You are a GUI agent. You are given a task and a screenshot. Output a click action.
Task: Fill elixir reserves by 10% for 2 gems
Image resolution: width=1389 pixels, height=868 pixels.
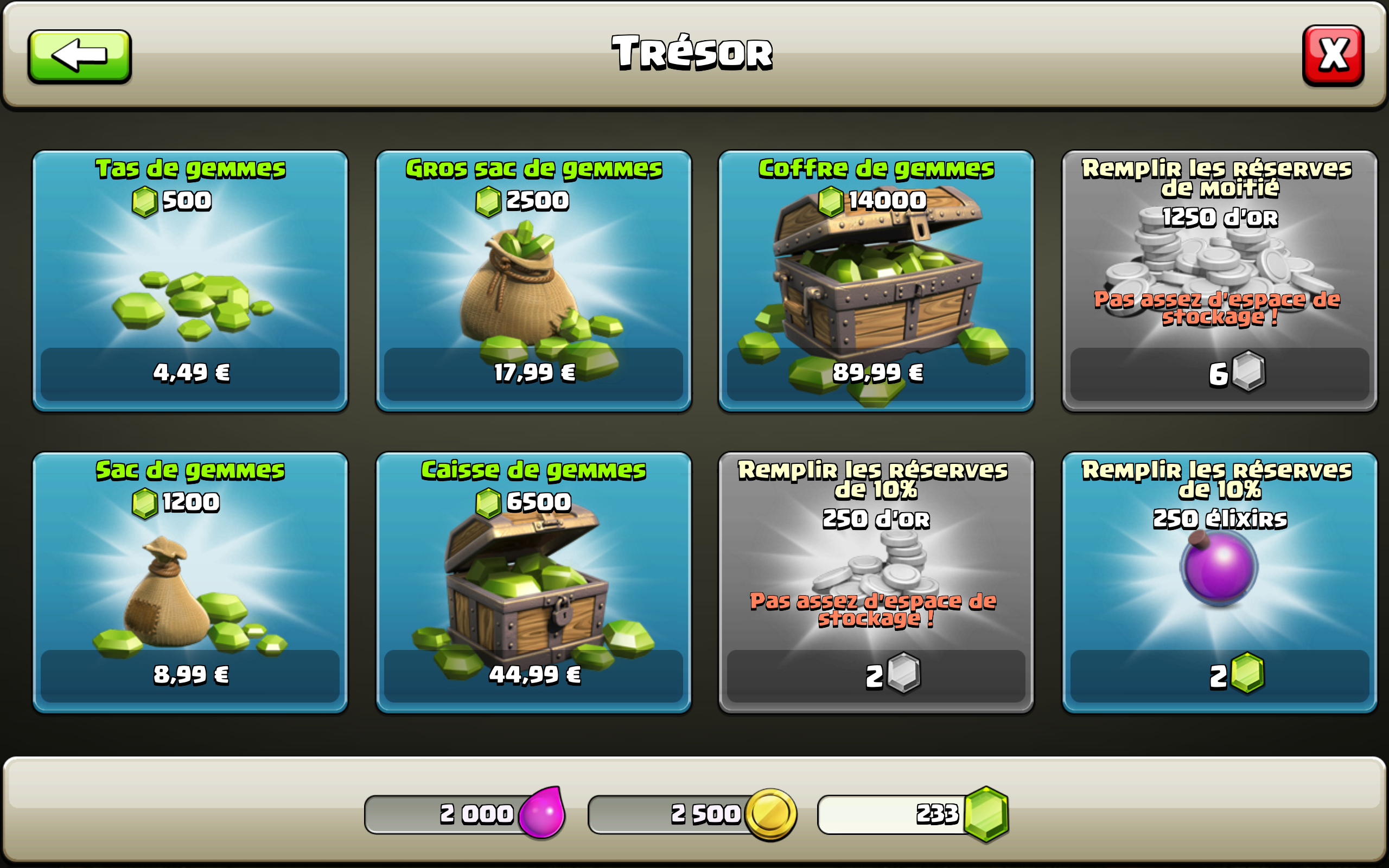[x=1219, y=582]
